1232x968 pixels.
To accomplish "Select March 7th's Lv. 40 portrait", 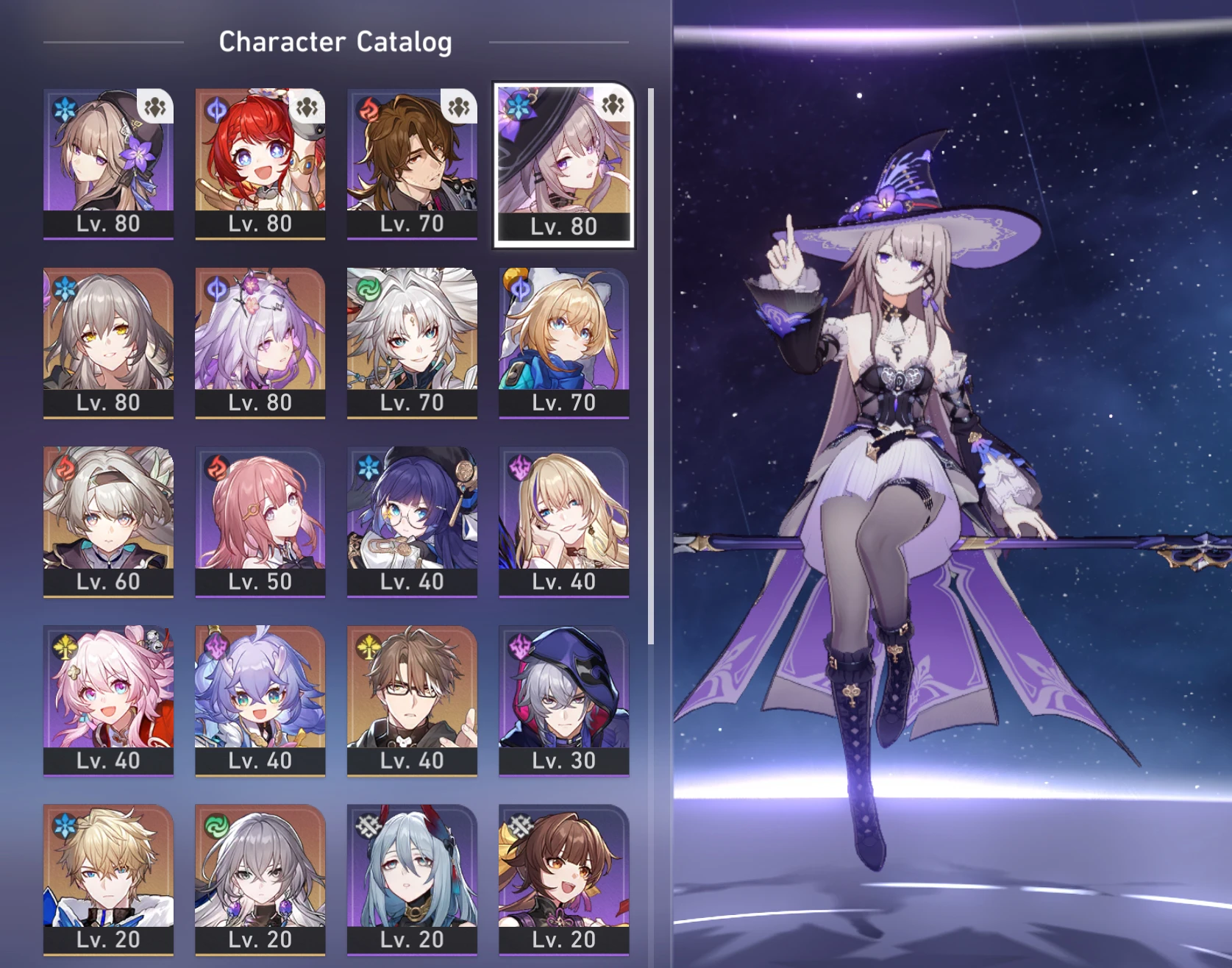I will point(108,695).
